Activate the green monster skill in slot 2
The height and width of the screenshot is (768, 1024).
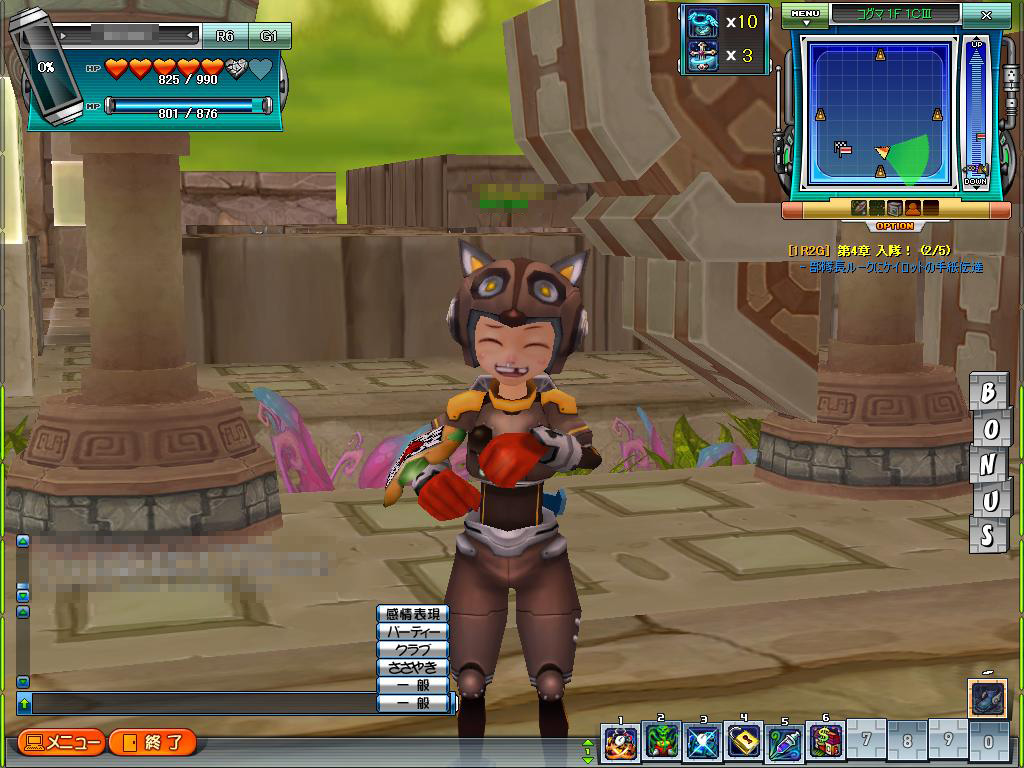661,743
